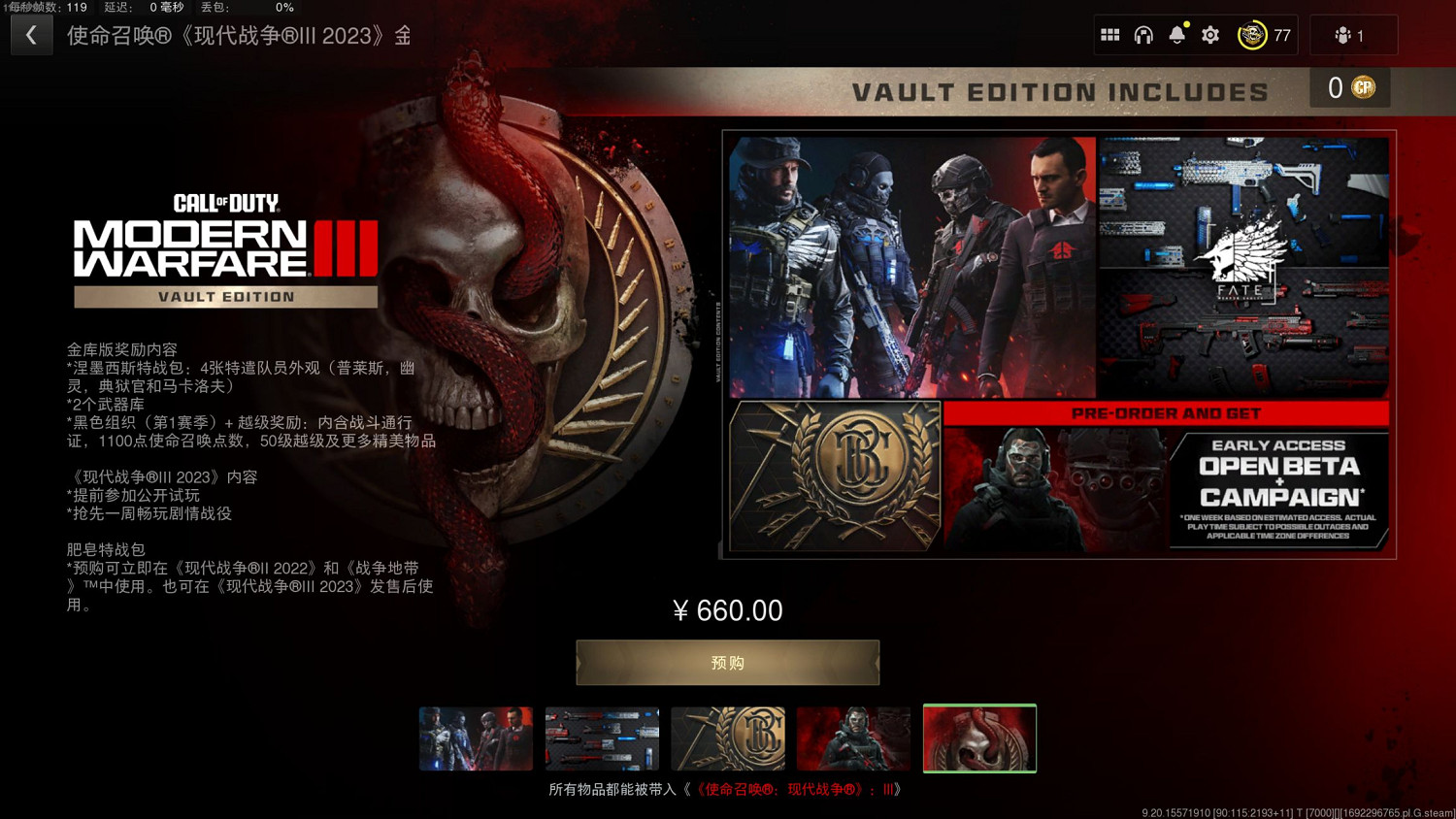1456x819 pixels.
Task: Select the weapon vault attachments thumbnail
Action: point(602,737)
